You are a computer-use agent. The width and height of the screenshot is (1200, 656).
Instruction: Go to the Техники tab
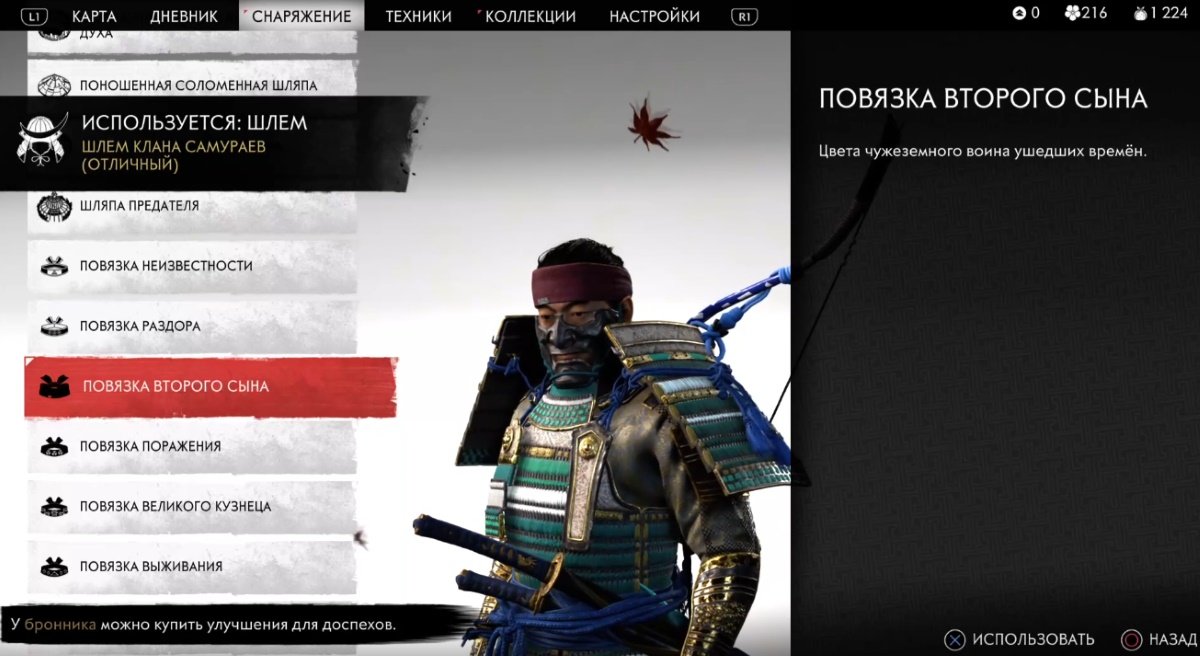(418, 16)
